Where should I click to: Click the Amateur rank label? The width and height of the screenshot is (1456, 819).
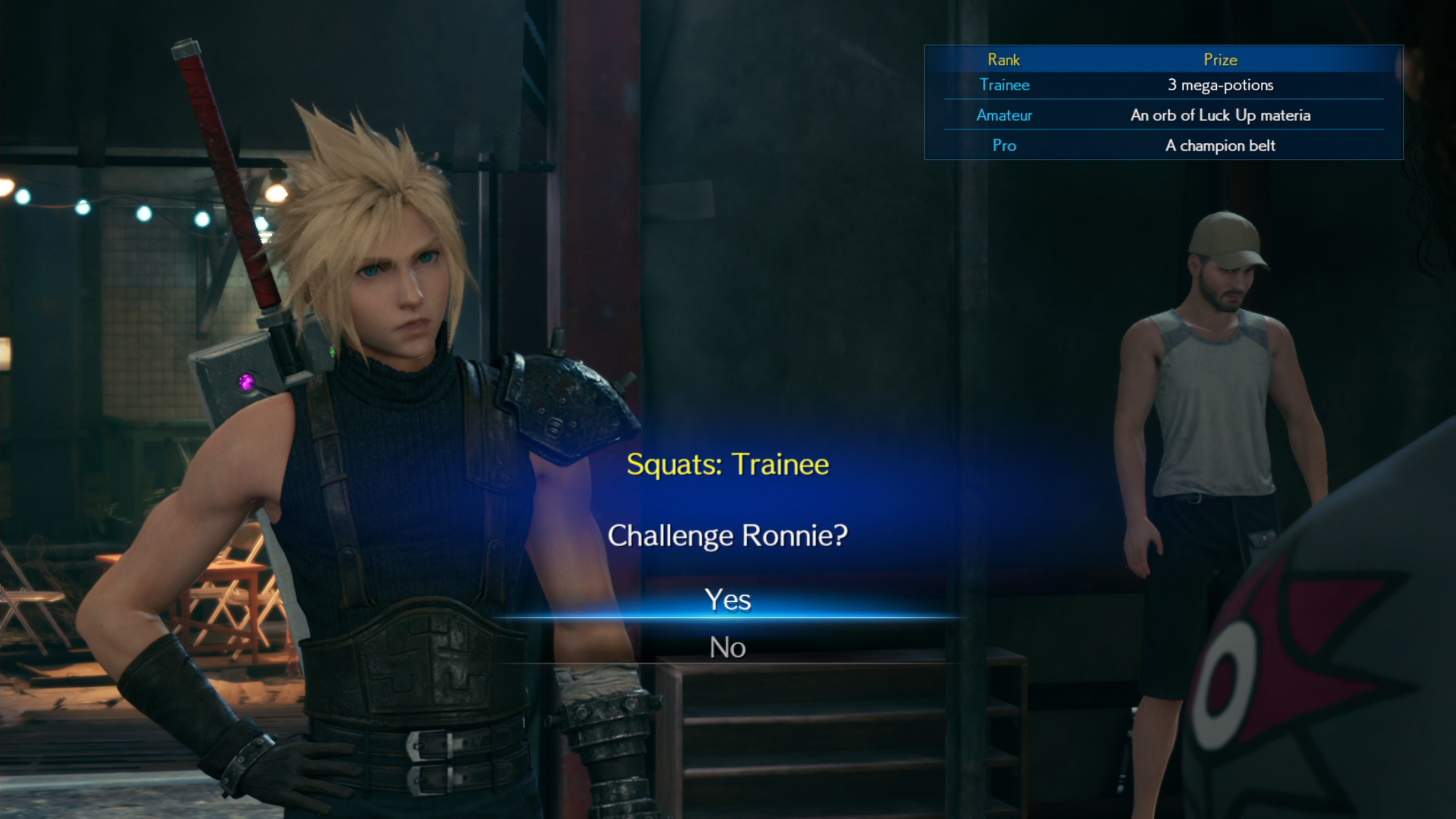pyautogui.click(x=1004, y=115)
